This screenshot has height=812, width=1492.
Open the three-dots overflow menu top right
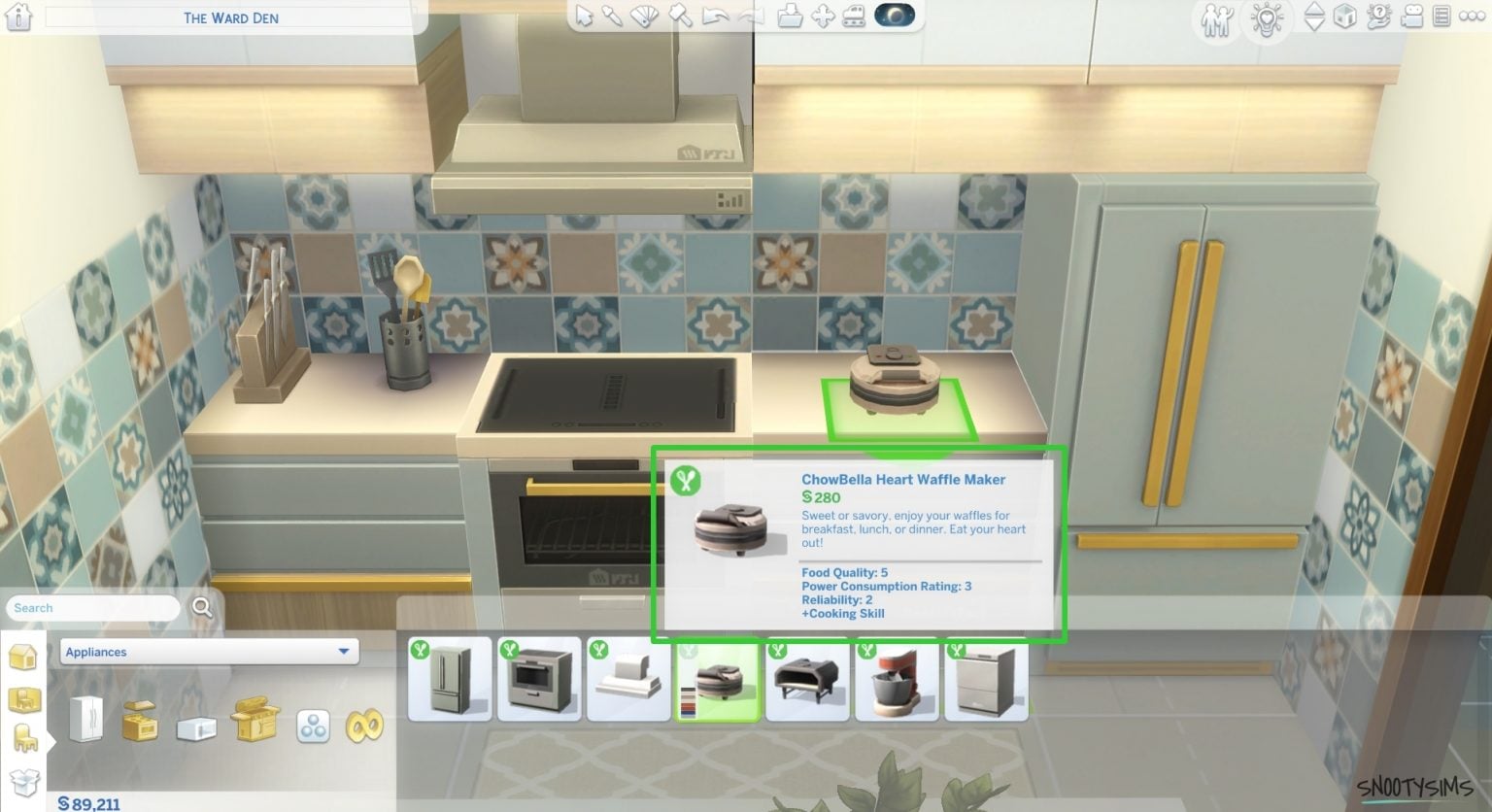point(1470,17)
